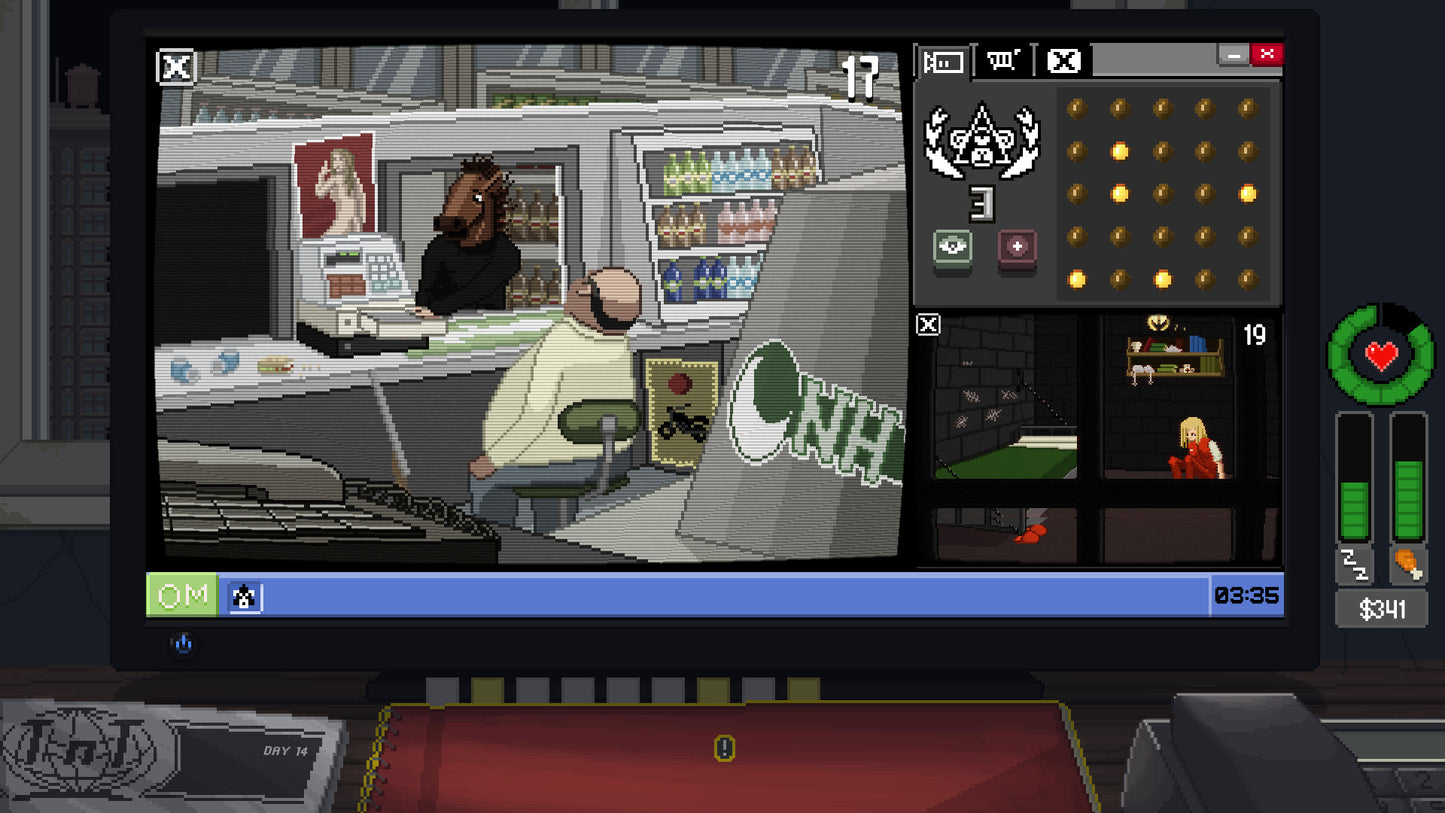Close the convenience store feed window

point(175,68)
